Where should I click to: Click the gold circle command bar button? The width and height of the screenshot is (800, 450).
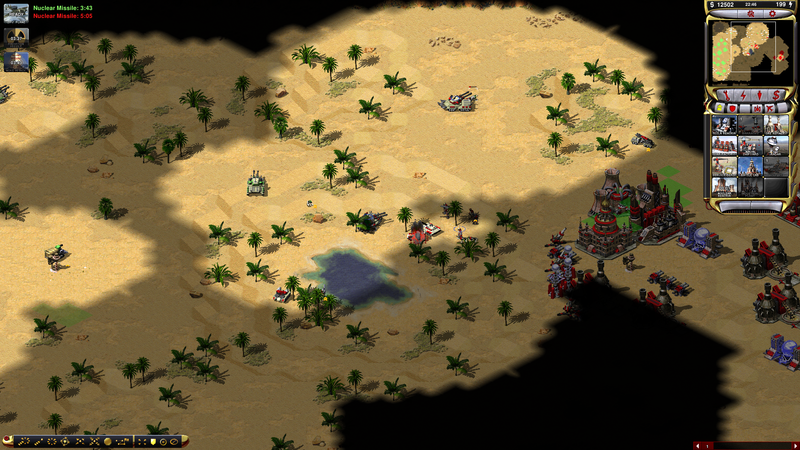107,441
